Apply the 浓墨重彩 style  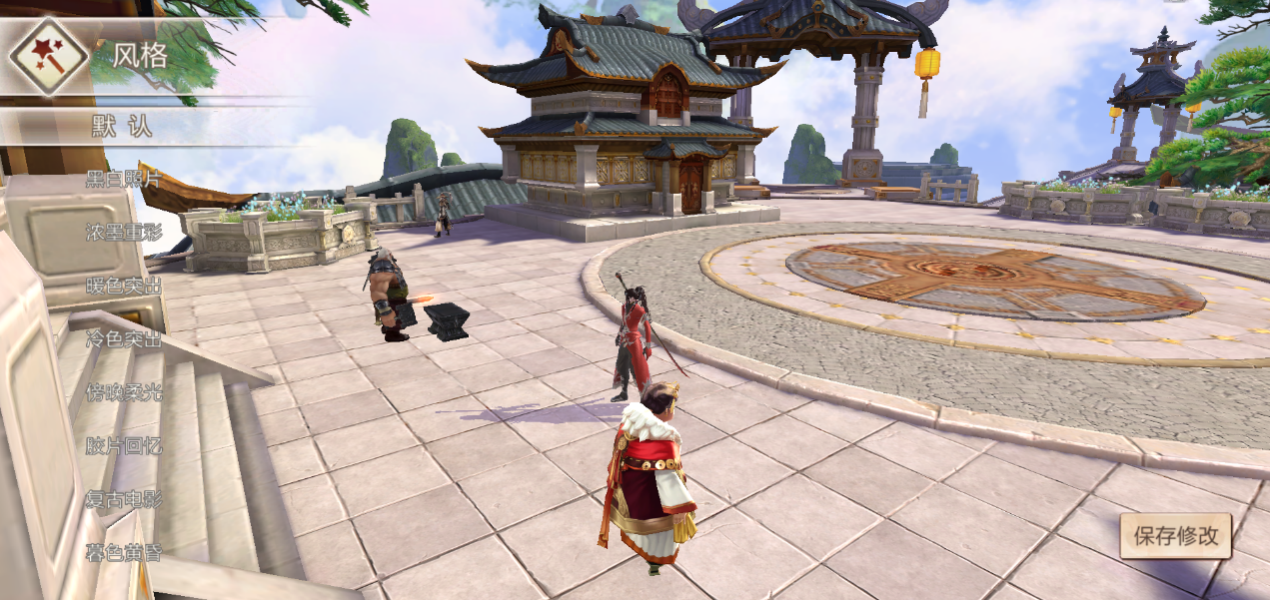pos(123,232)
